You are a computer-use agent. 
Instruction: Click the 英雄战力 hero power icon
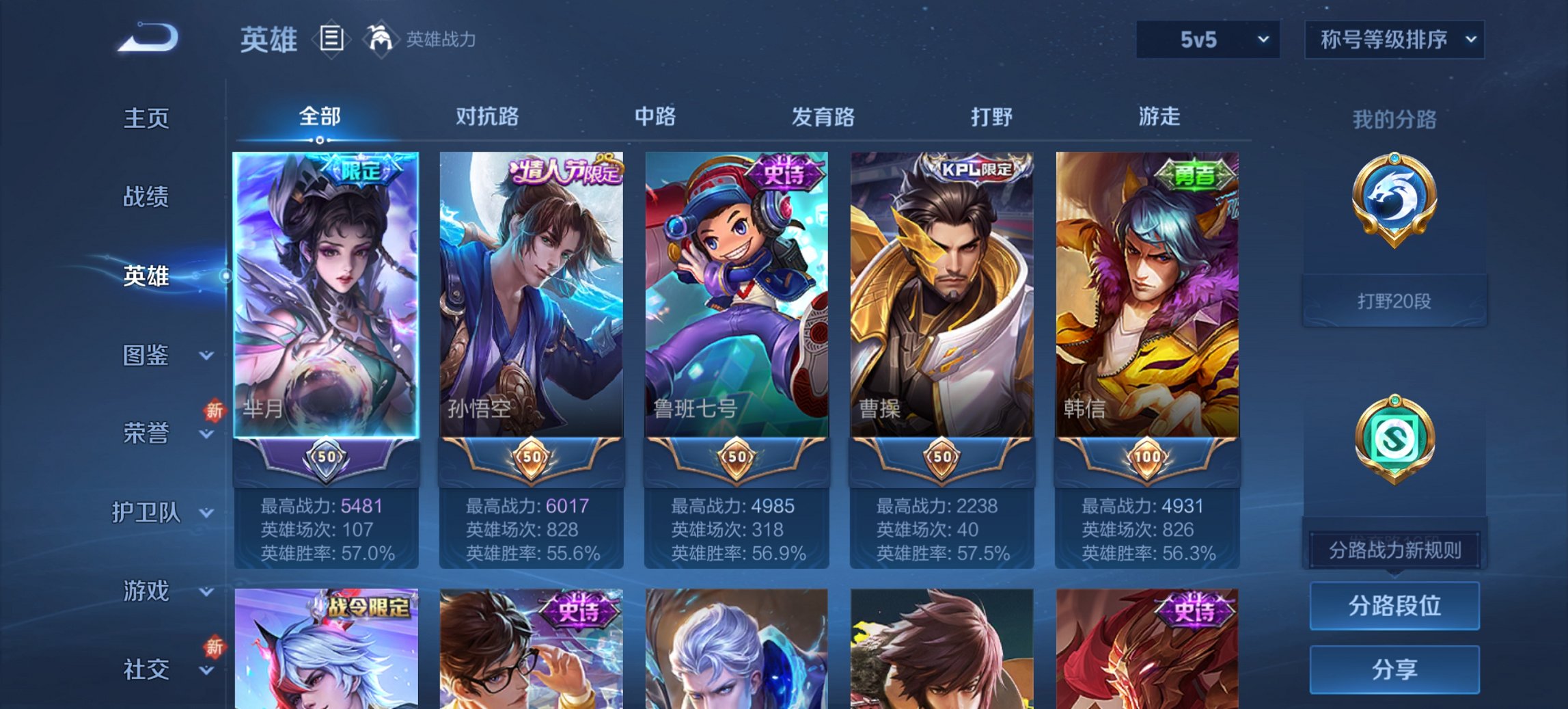381,39
